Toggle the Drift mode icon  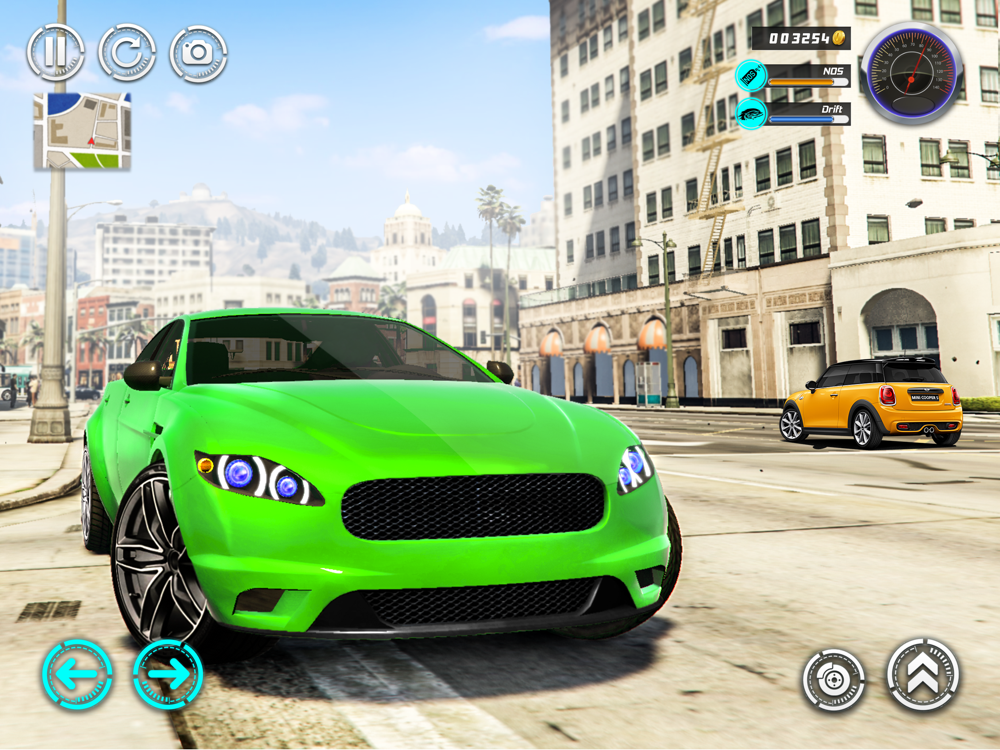point(751,113)
